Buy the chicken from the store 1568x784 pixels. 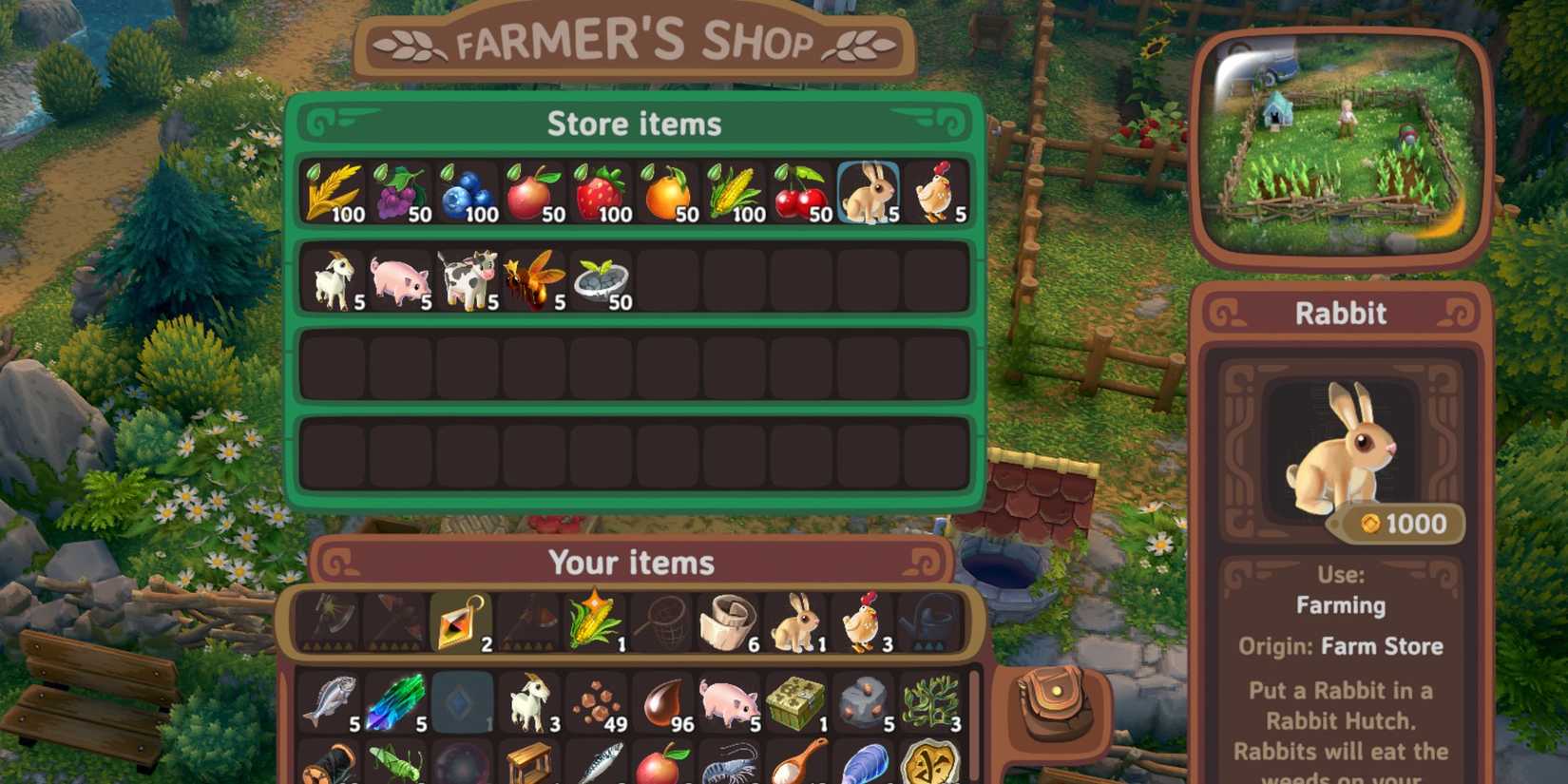(x=933, y=190)
